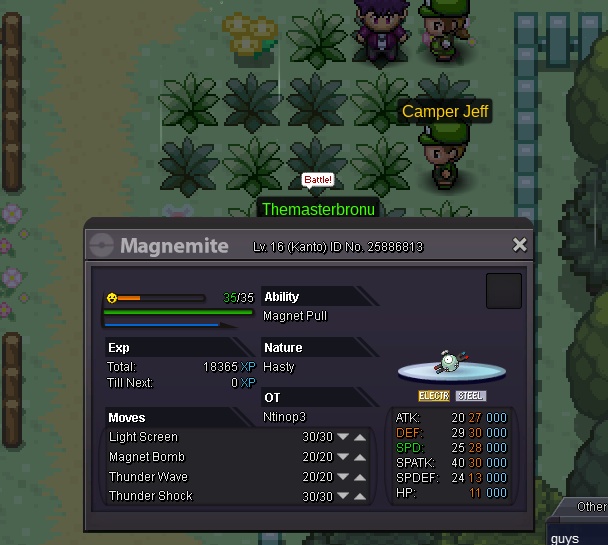Click the empty held item slot
Viewport: 608px width, 545px height.
tap(504, 291)
